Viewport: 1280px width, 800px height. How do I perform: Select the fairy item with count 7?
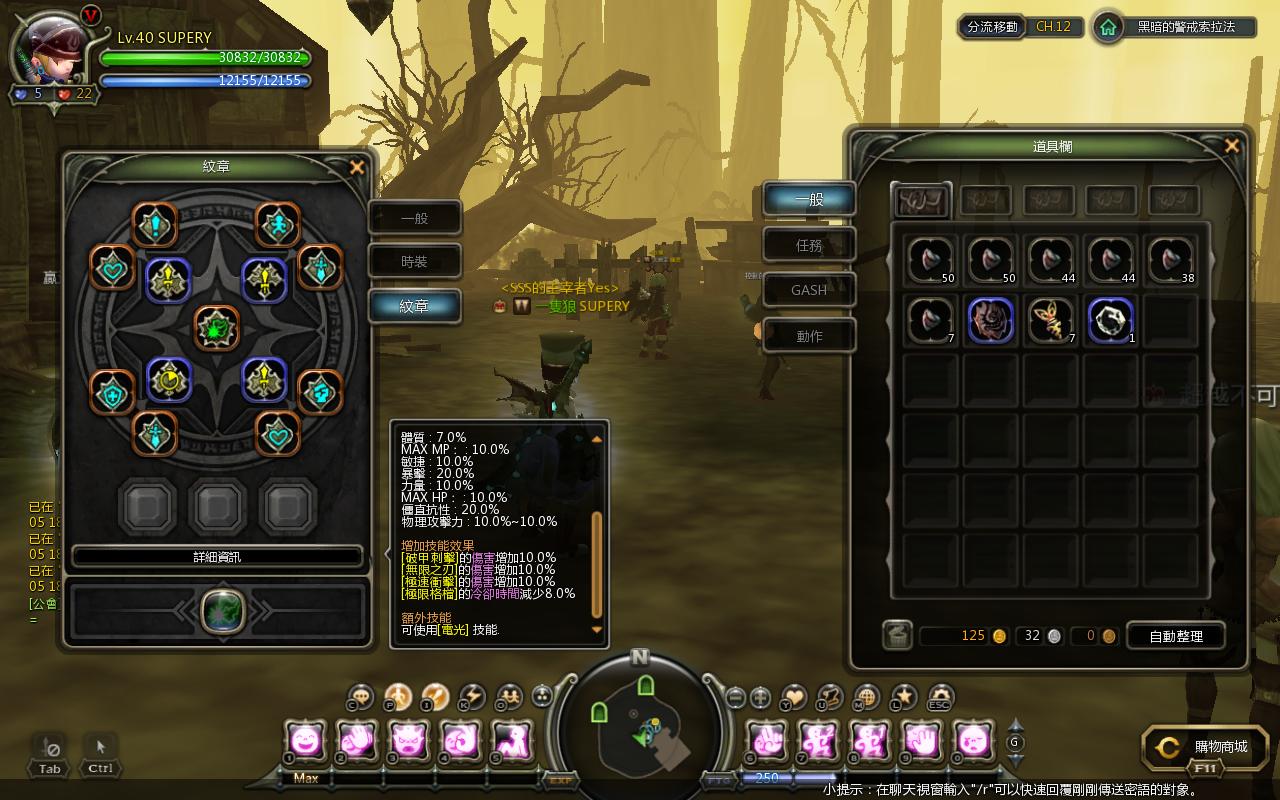click(x=1051, y=320)
